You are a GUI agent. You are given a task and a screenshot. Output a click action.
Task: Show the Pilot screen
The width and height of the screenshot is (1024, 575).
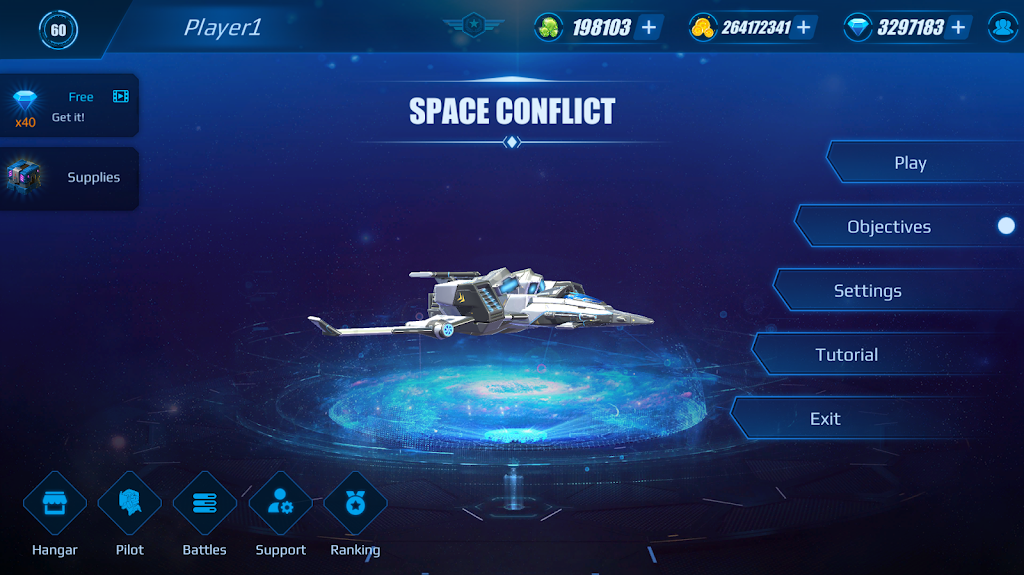(130, 503)
